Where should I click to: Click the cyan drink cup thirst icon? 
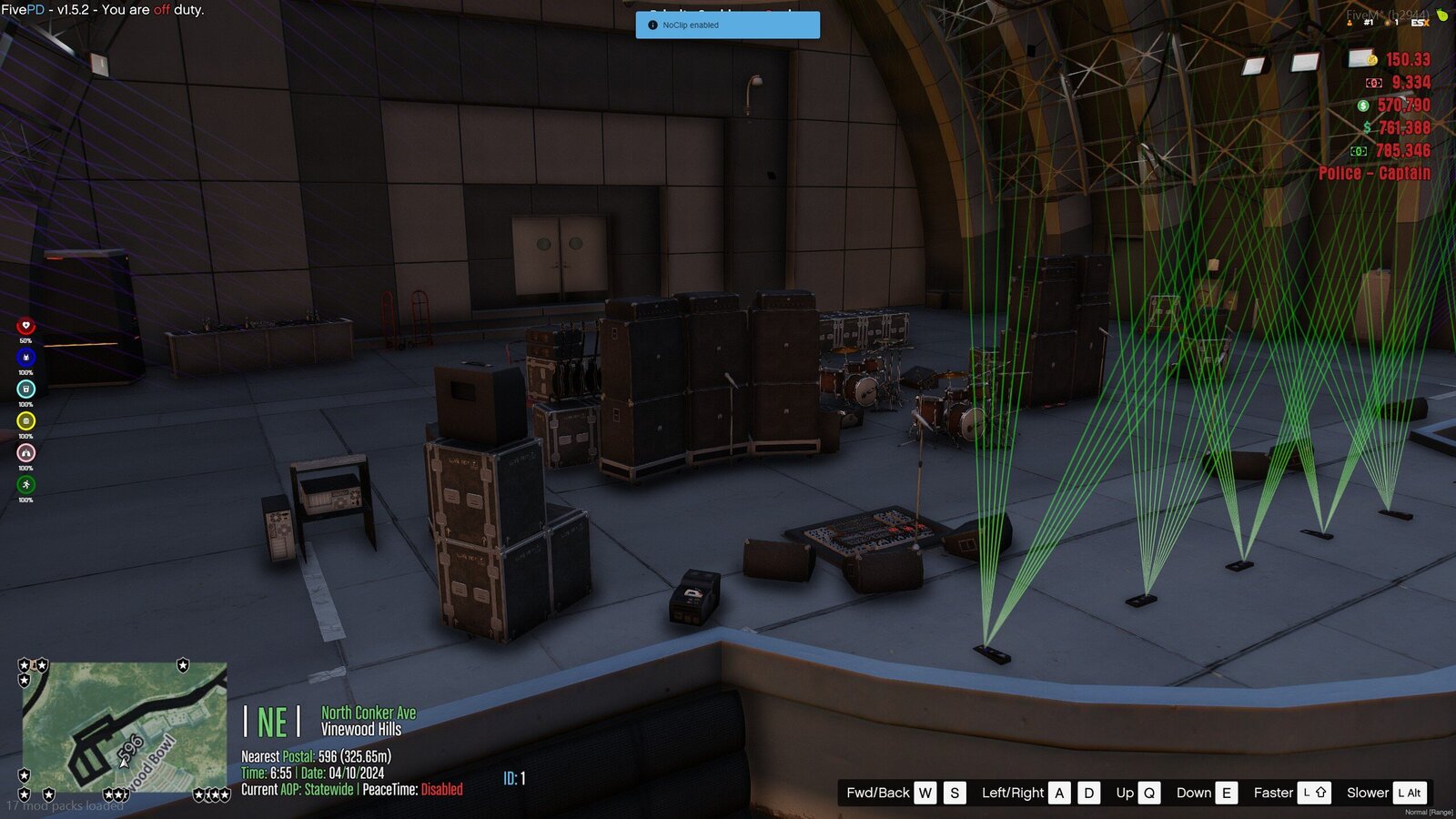click(25, 389)
